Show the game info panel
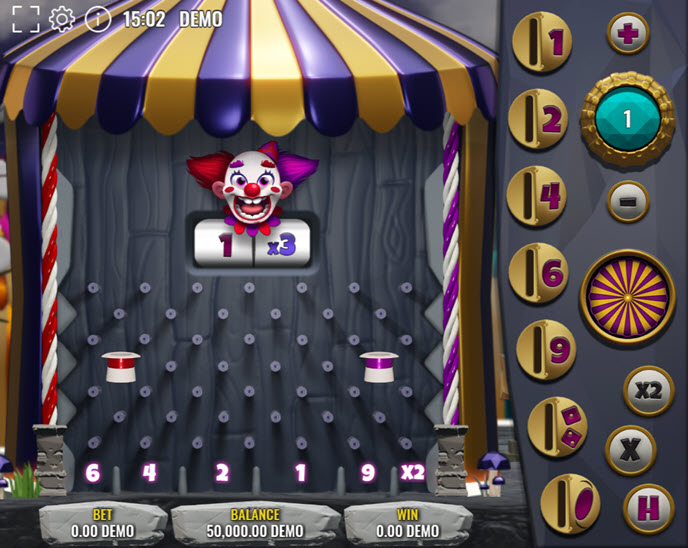The image size is (688, 548). (x=98, y=19)
